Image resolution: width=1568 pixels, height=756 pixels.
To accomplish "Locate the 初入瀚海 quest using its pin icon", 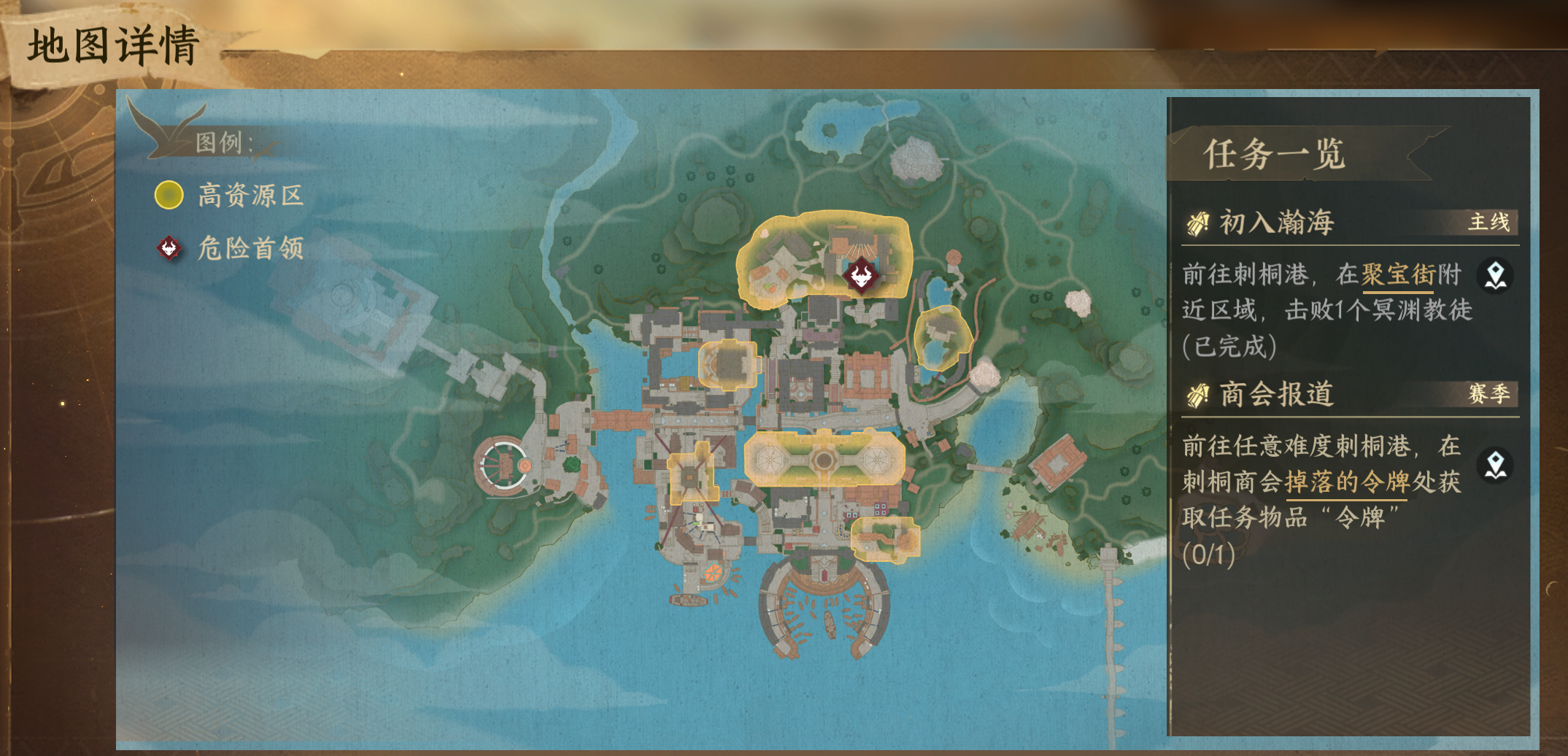I will pyautogui.click(x=1495, y=276).
